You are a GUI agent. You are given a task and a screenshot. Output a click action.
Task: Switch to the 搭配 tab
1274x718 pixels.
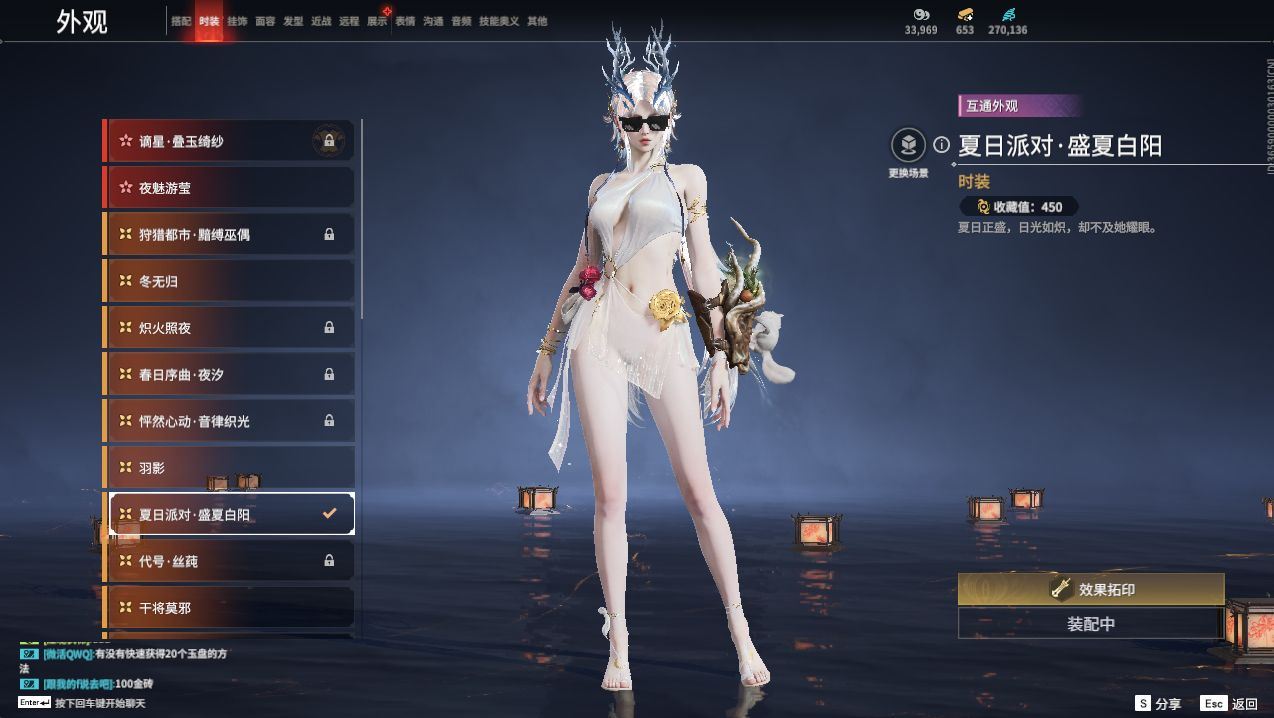(x=180, y=21)
